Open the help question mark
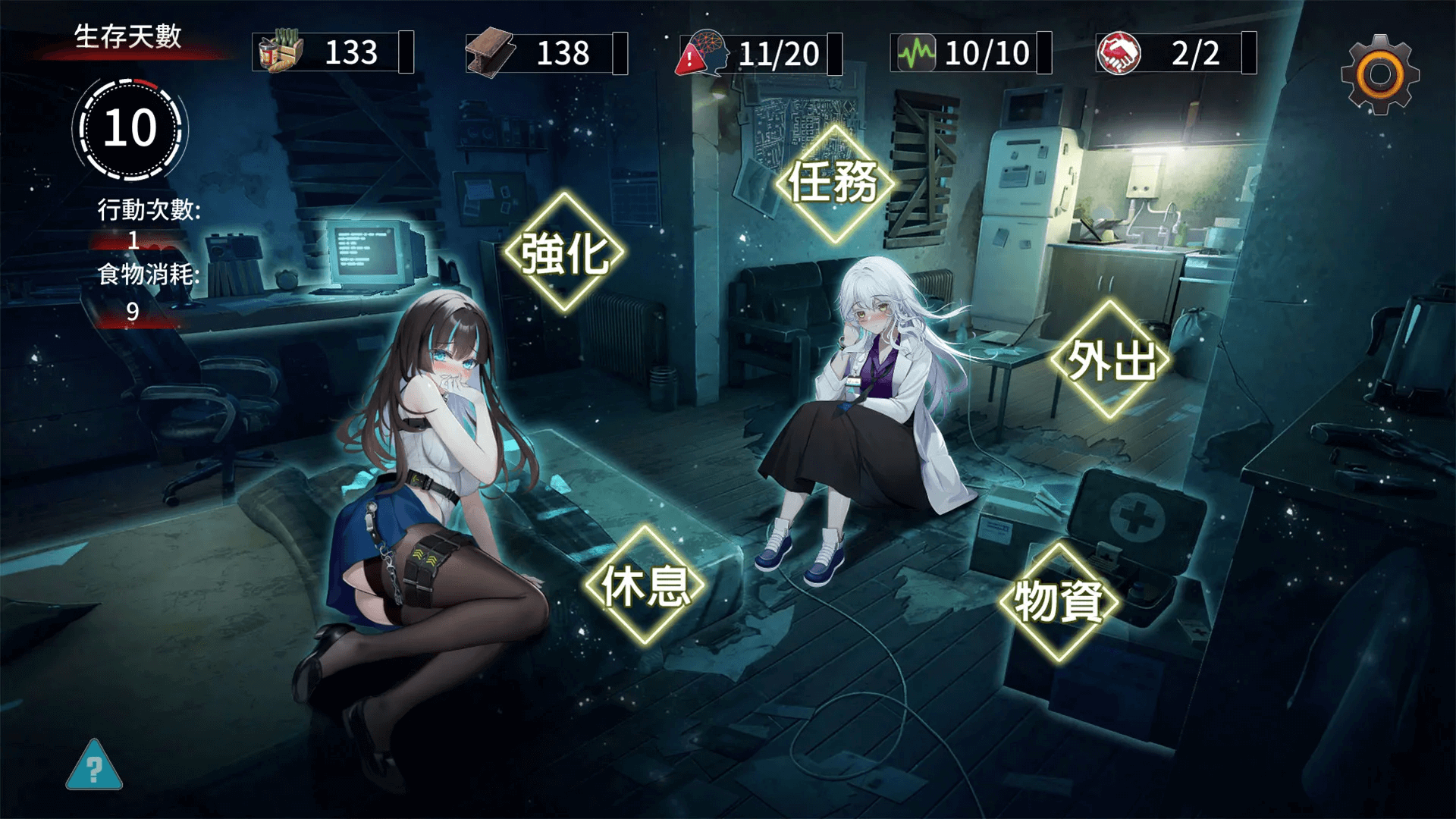This screenshot has width=1456, height=819. click(94, 772)
